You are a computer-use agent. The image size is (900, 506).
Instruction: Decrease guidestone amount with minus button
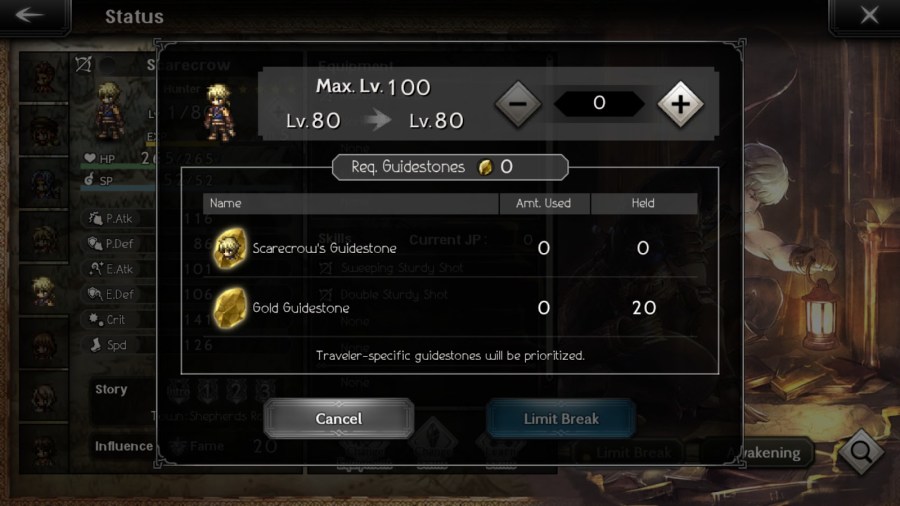[x=518, y=103]
